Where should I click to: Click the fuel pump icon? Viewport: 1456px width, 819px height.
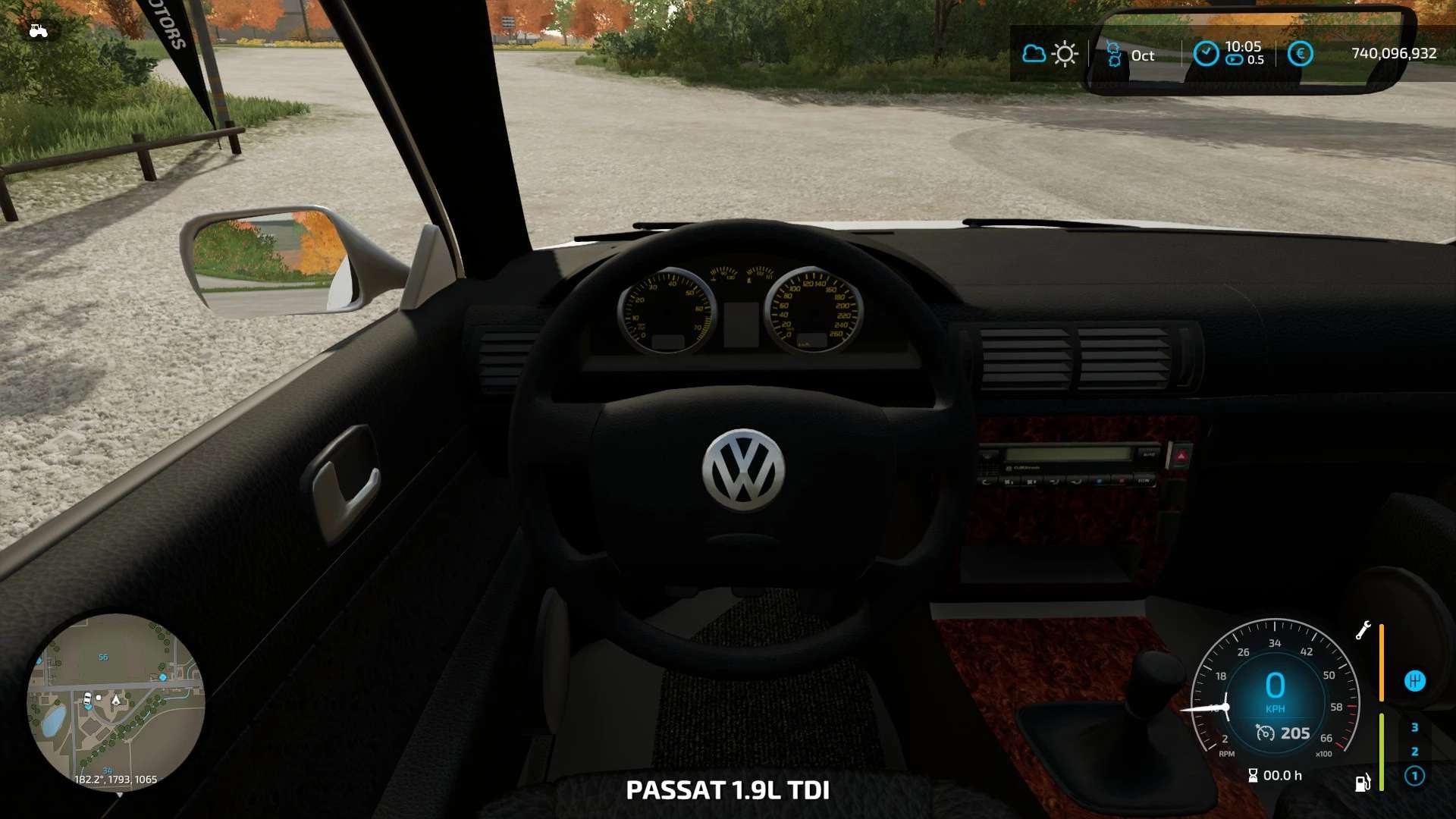(1363, 783)
